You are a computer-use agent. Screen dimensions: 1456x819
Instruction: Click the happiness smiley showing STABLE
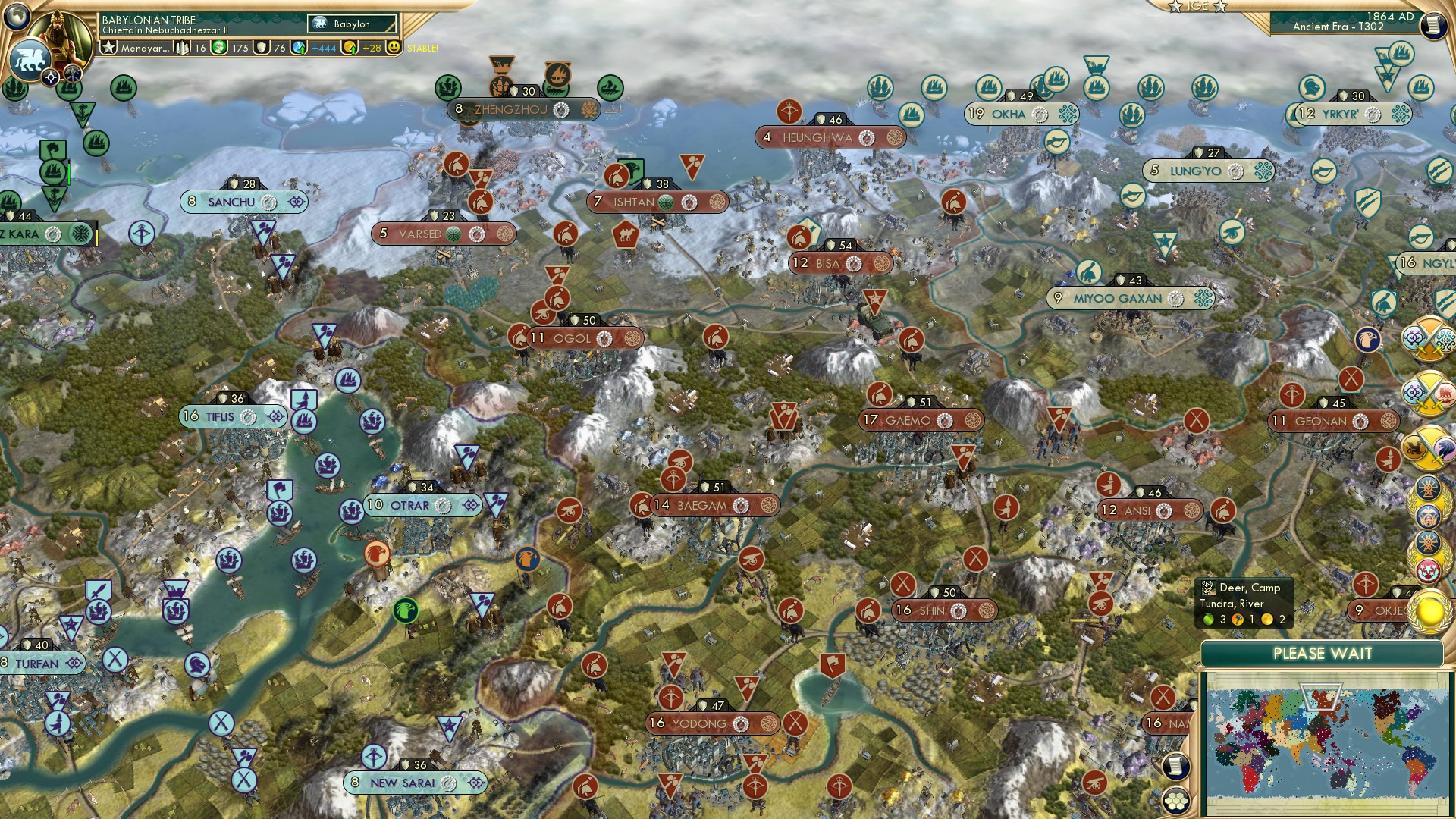click(x=395, y=48)
